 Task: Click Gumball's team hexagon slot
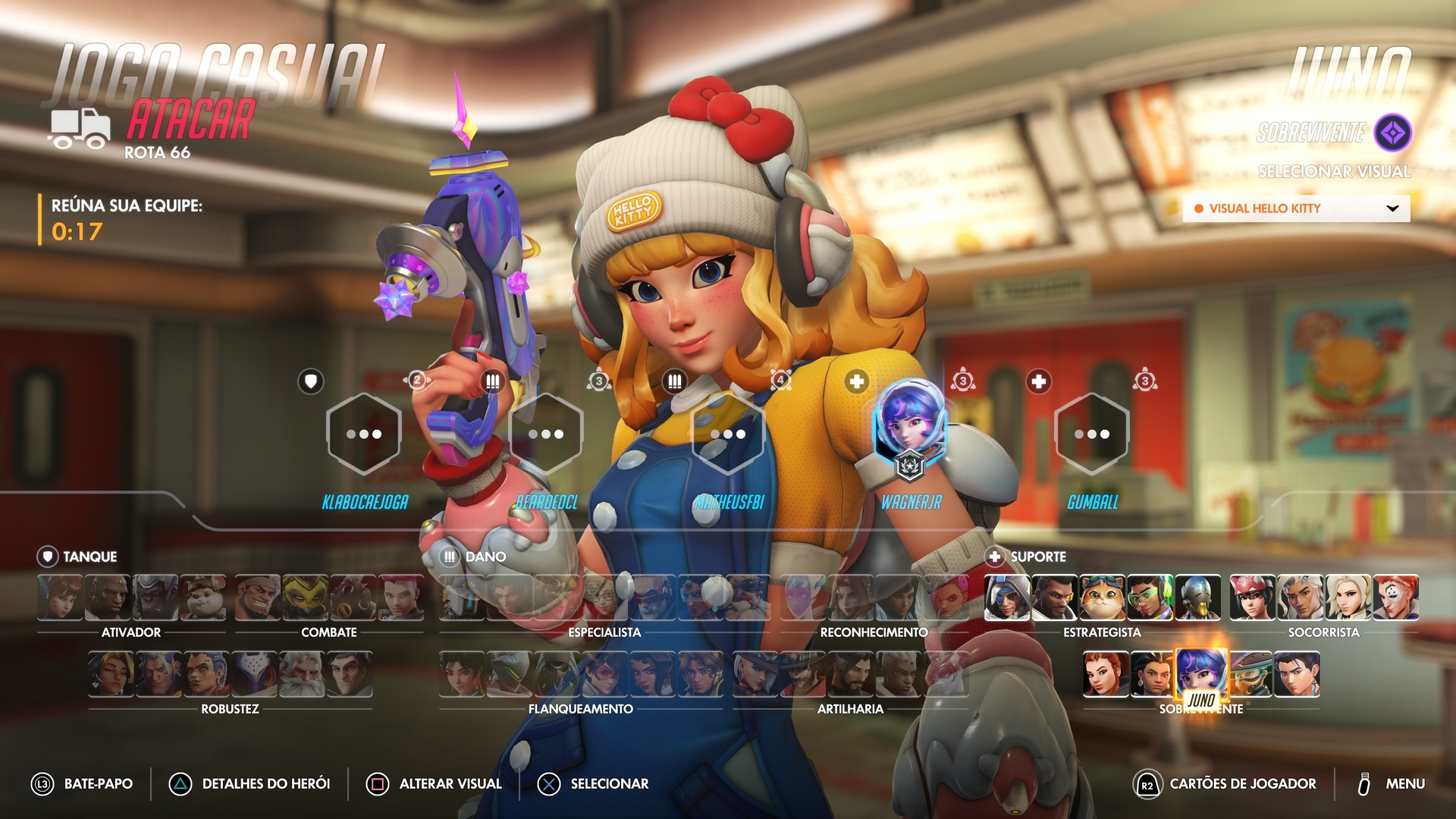click(1092, 434)
